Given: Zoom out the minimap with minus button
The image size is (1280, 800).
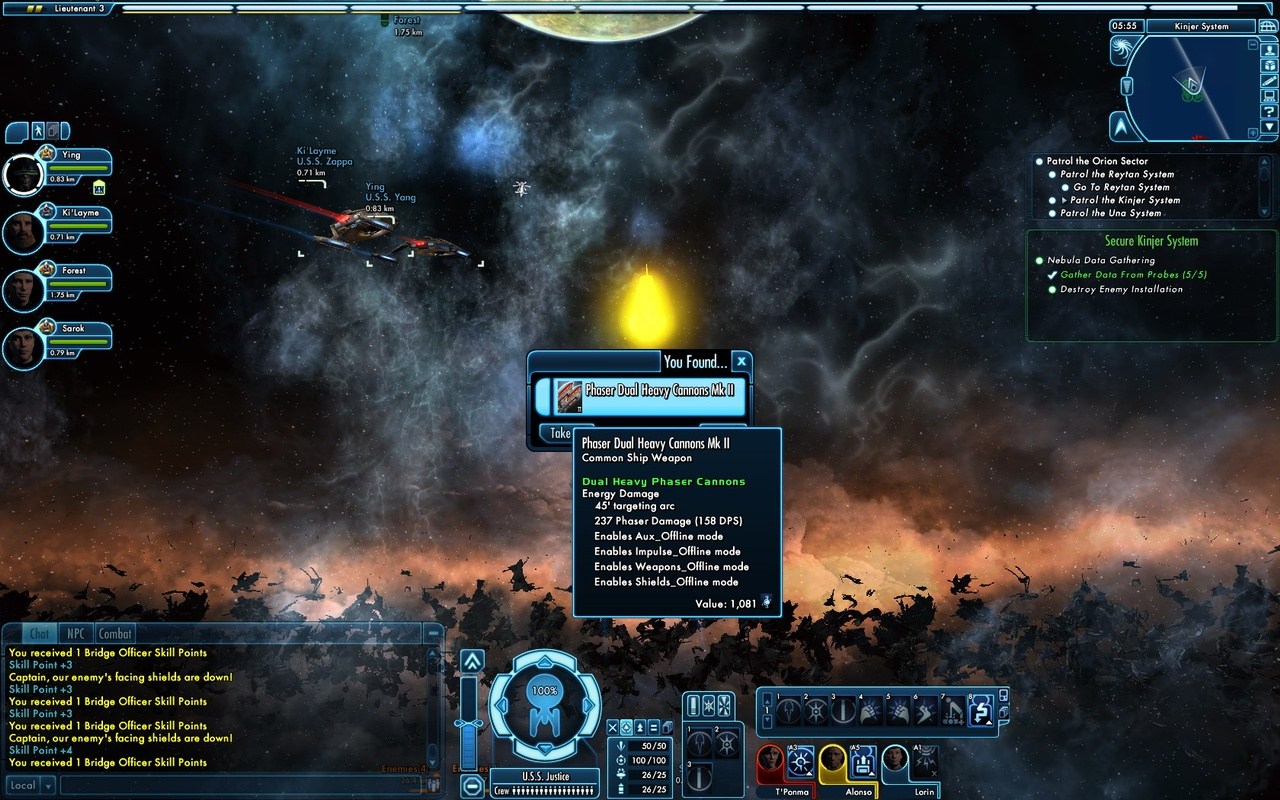Looking at the screenshot, I should pos(1253,45).
